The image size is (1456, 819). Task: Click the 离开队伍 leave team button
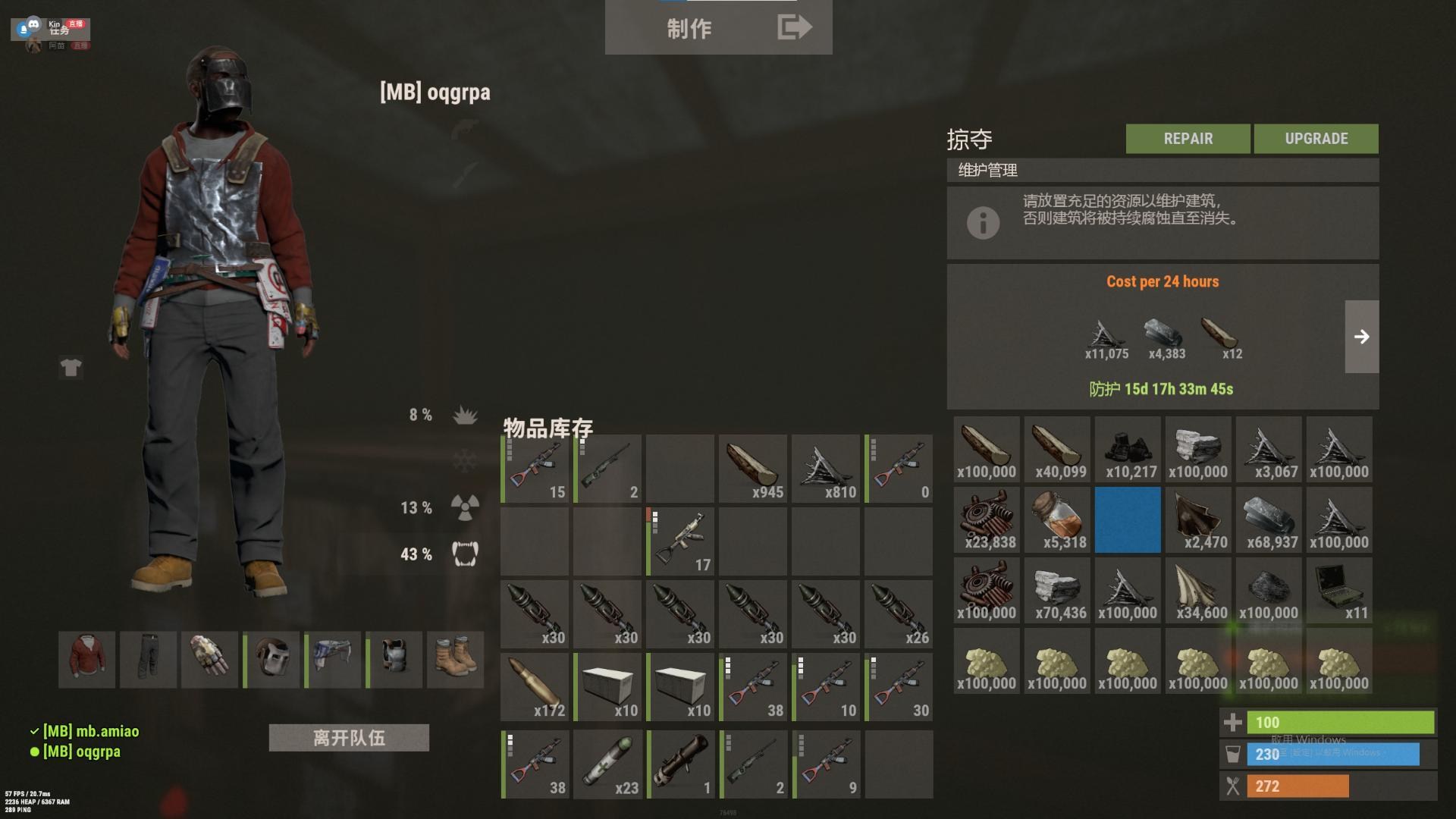[349, 737]
